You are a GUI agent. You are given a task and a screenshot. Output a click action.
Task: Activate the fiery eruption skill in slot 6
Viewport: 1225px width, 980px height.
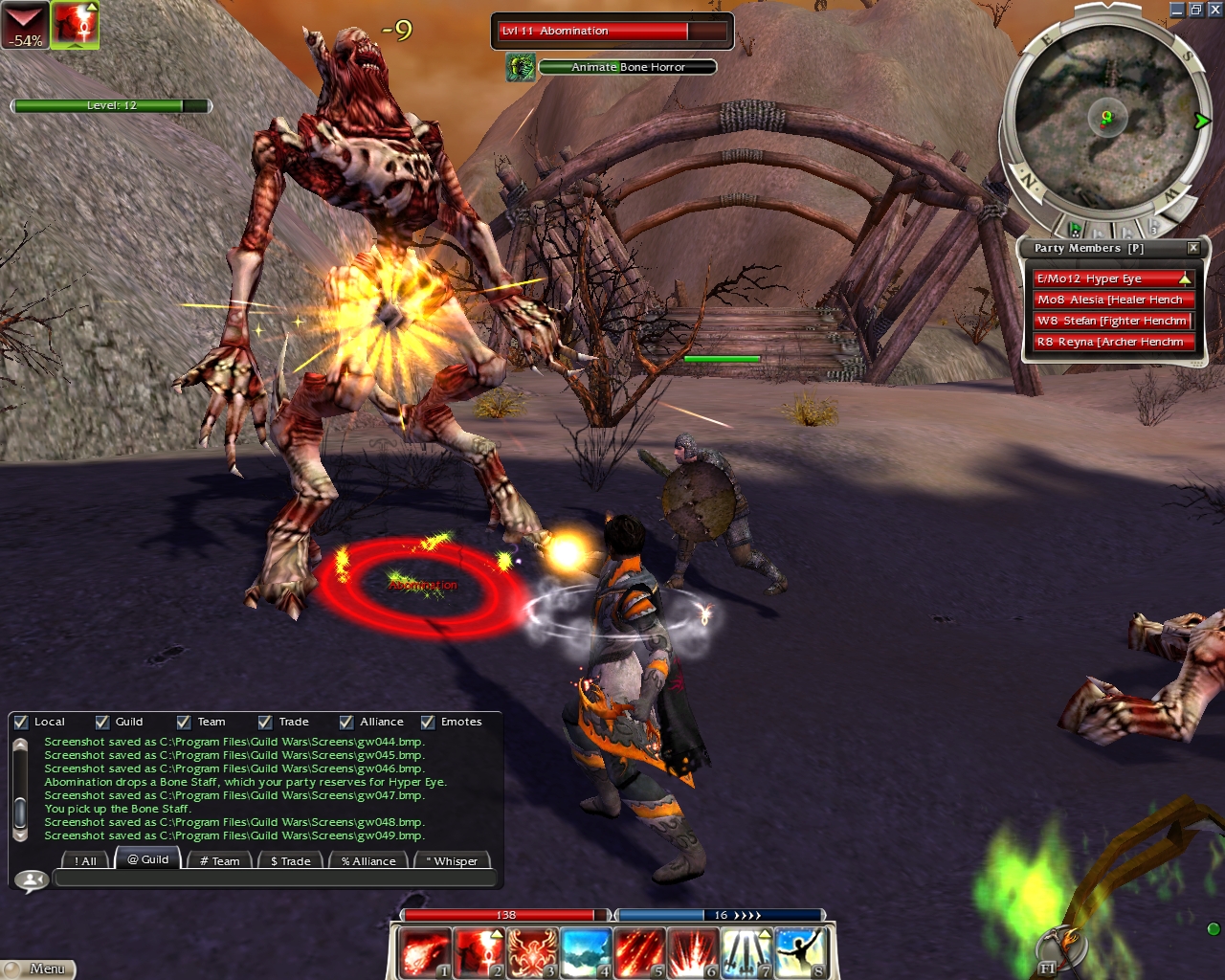(x=692, y=953)
